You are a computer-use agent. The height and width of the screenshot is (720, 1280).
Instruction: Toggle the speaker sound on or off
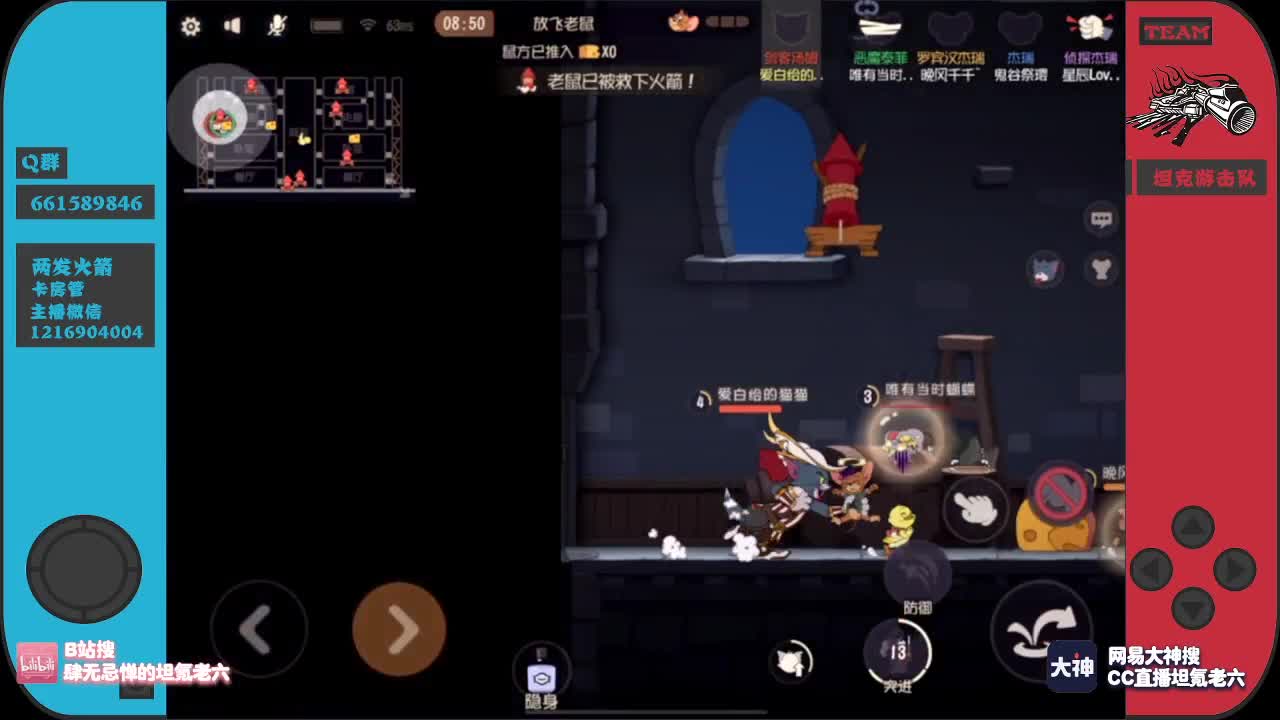point(233,26)
